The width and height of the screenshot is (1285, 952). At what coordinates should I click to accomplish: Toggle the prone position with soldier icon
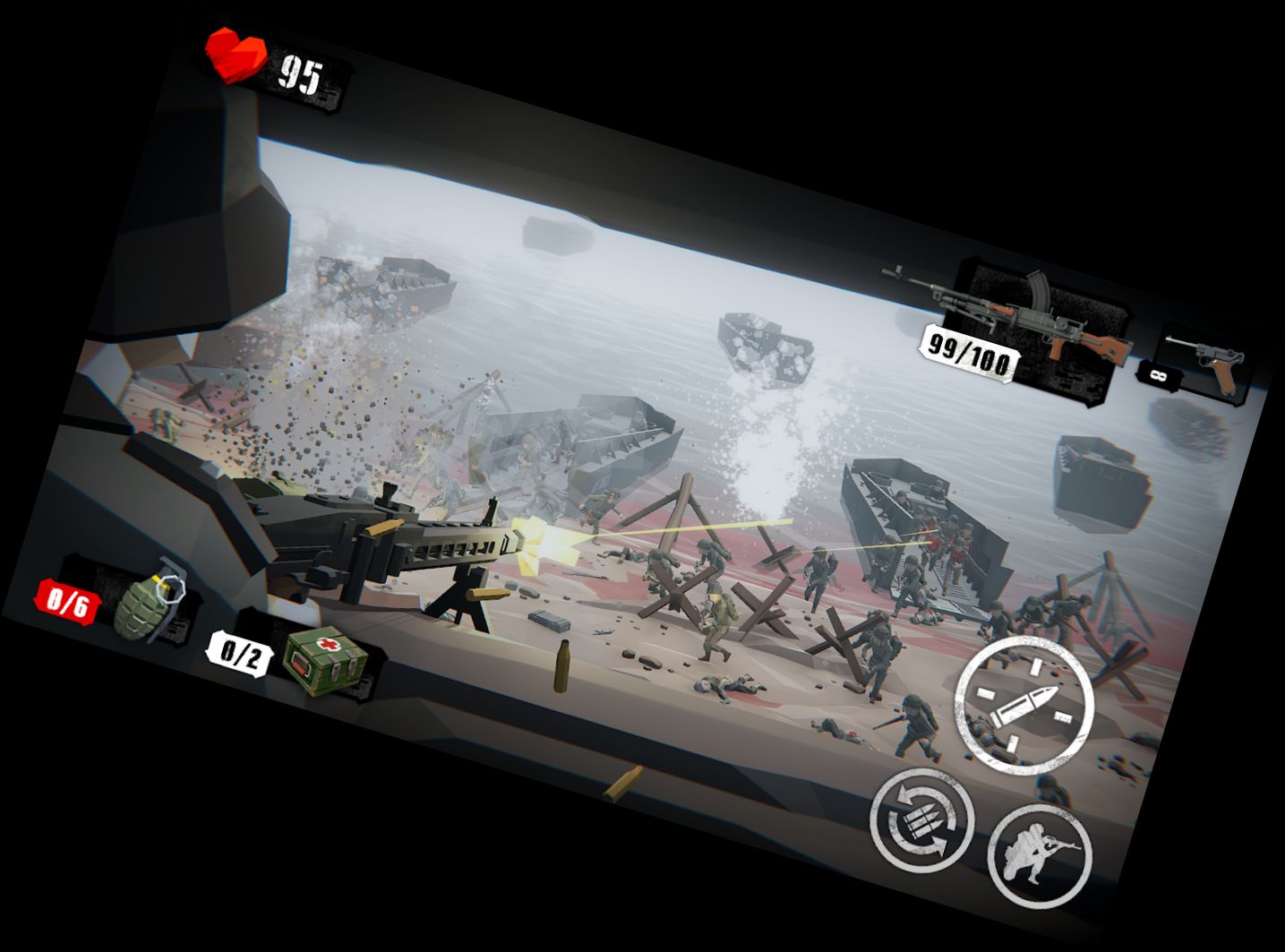pyautogui.click(x=1039, y=855)
